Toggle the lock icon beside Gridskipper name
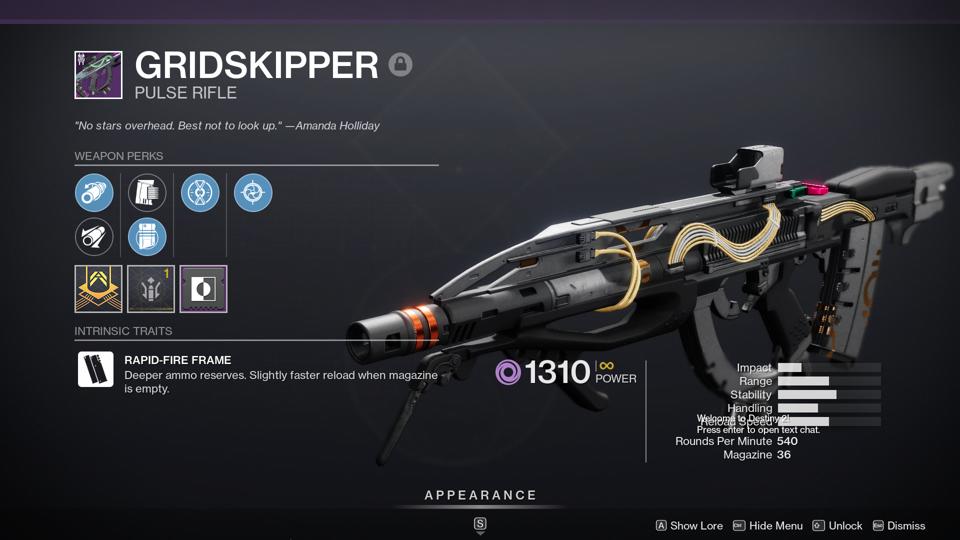 tap(400, 65)
